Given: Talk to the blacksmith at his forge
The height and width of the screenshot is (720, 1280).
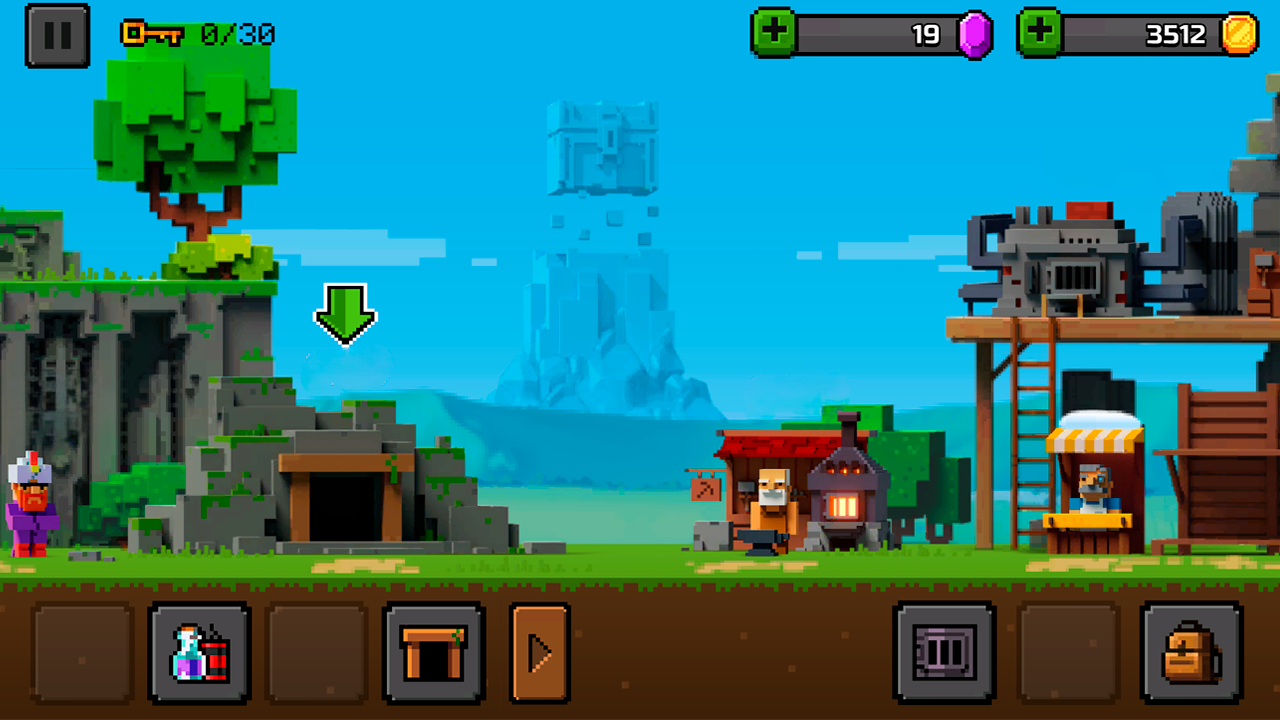Looking at the screenshot, I should tap(770, 500).
